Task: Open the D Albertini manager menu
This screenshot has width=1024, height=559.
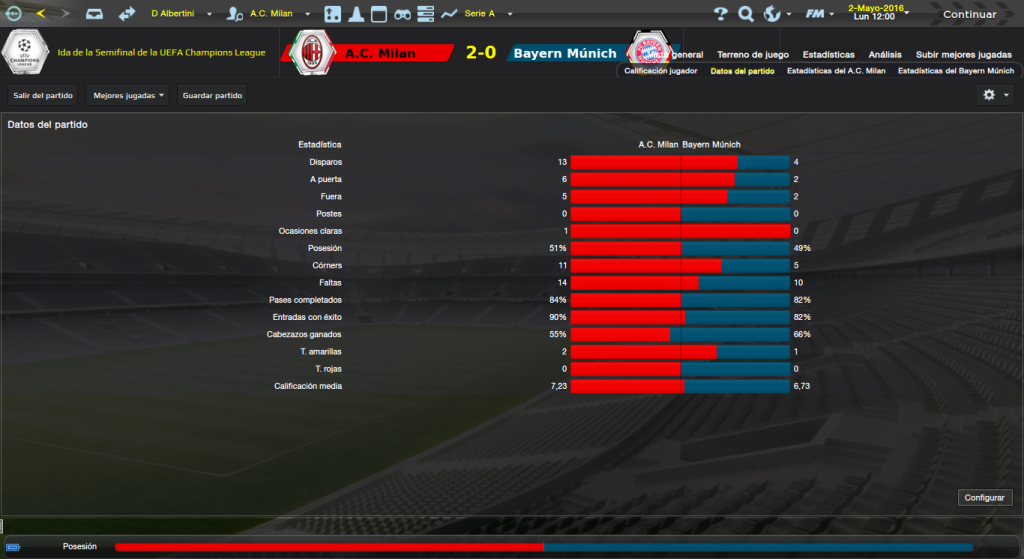Action: click(x=182, y=14)
